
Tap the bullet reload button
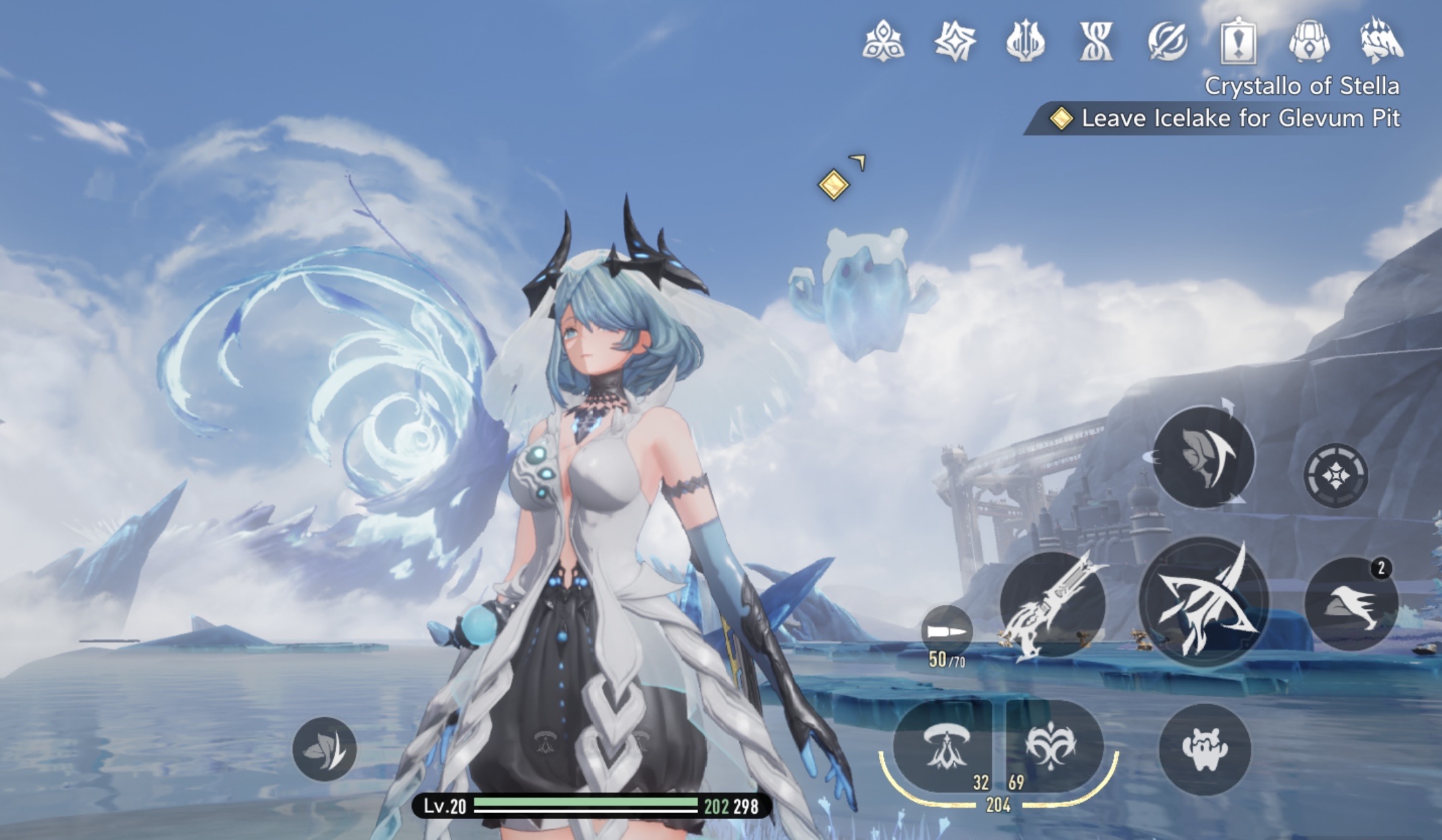[946, 632]
